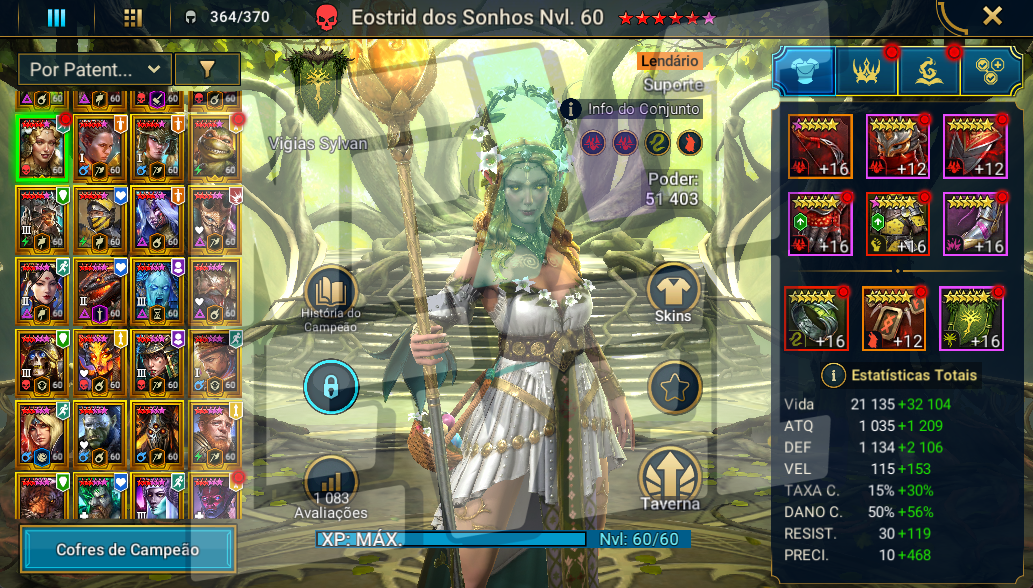Open História do Campeão
The height and width of the screenshot is (588, 1033).
[x=330, y=298]
